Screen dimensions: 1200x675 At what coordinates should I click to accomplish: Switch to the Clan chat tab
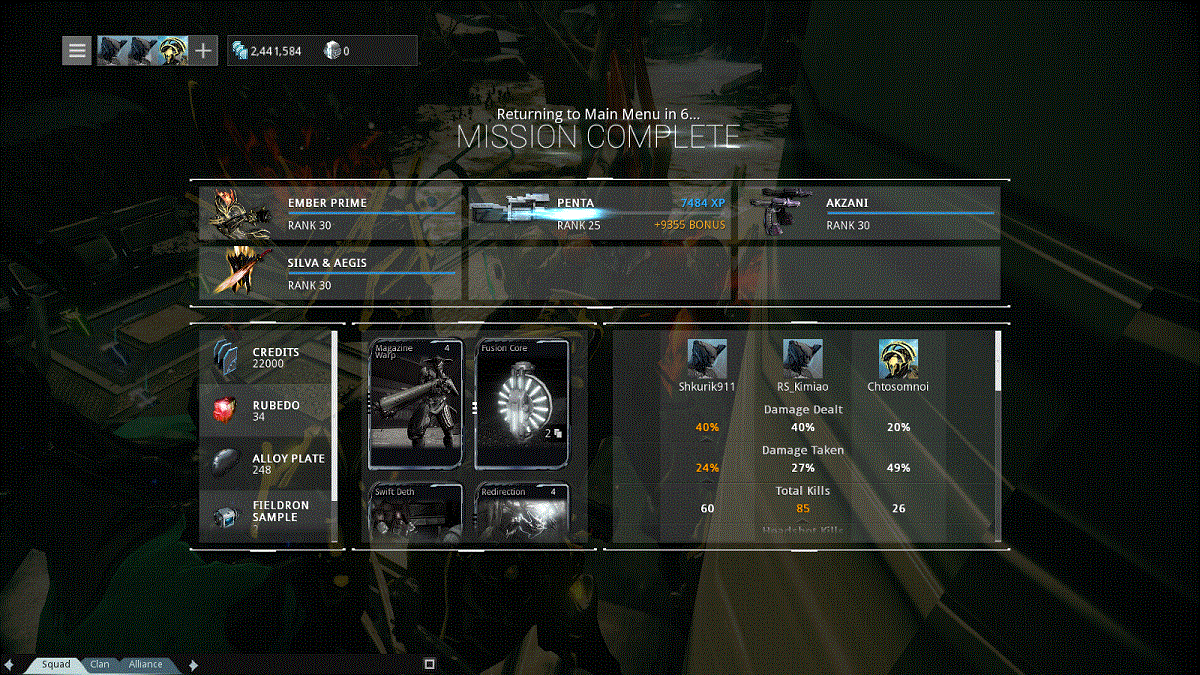click(100, 664)
